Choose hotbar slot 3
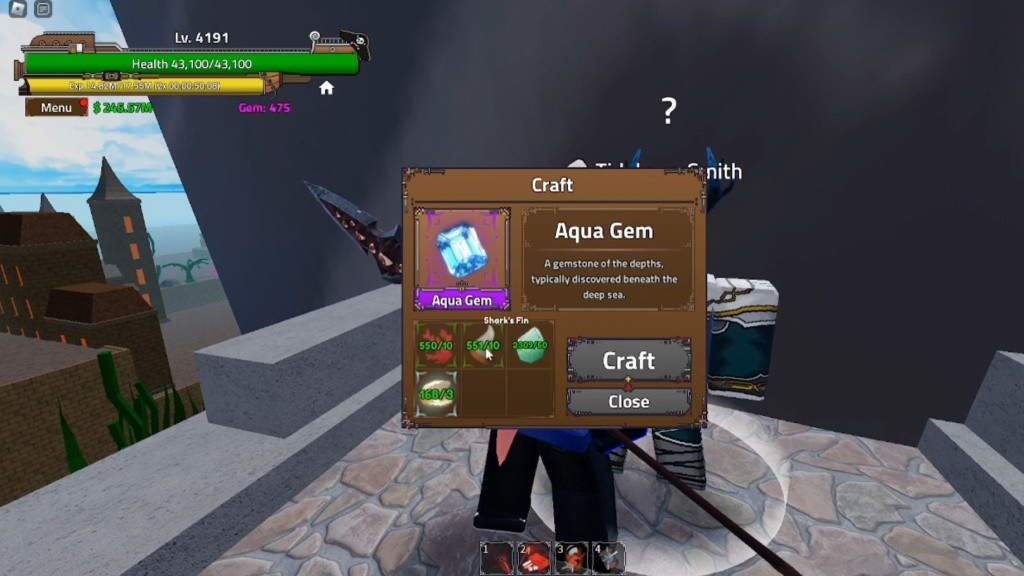 pos(571,558)
